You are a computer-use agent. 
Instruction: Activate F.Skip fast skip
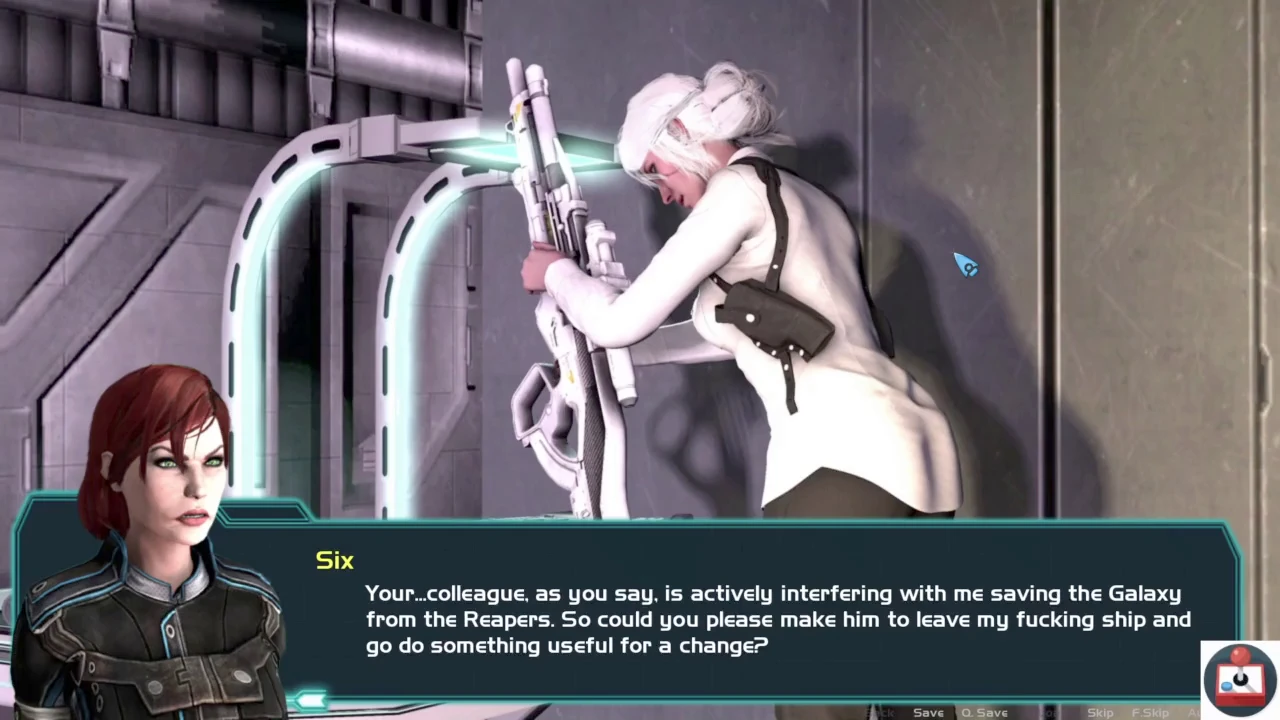[x=1150, y=712]
